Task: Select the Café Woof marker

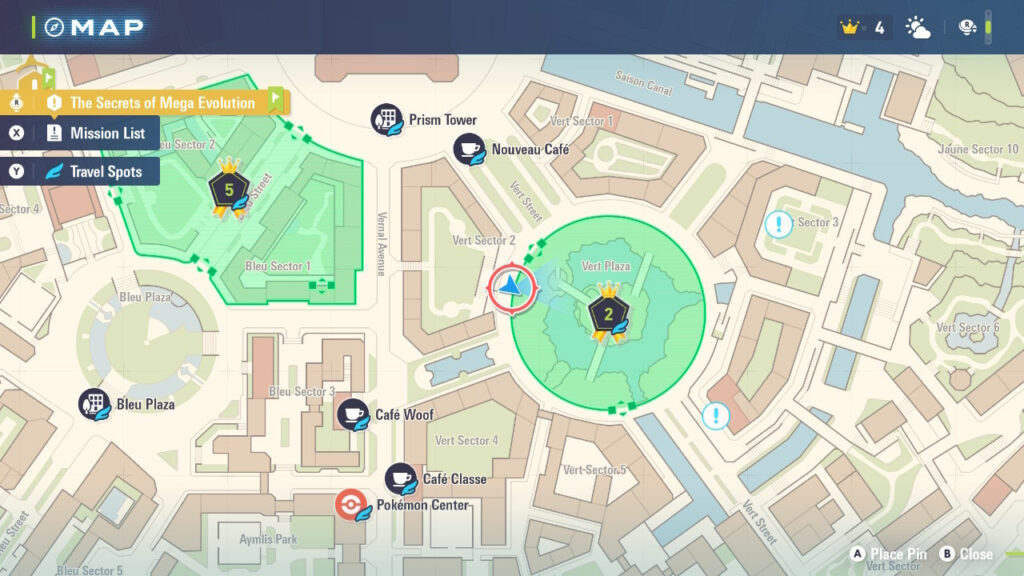Action: 352,415
